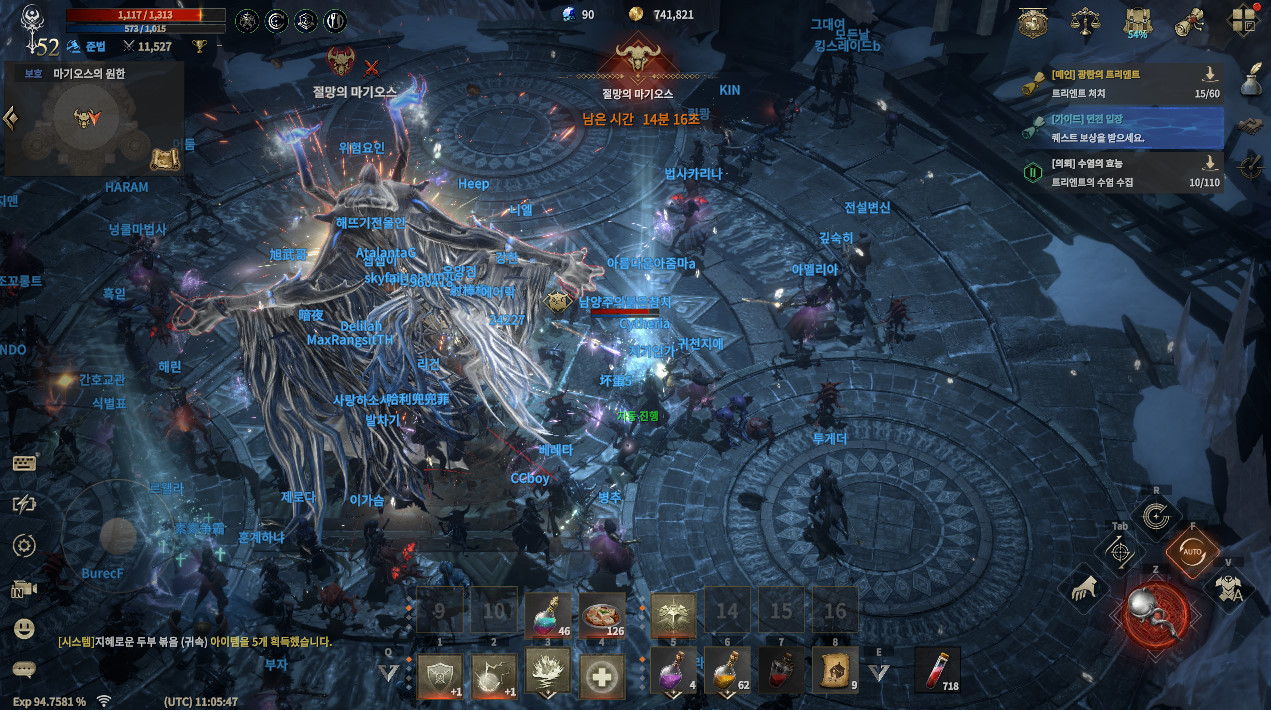
Task: Use the red potion with 718 count
Action: (937, 669)
